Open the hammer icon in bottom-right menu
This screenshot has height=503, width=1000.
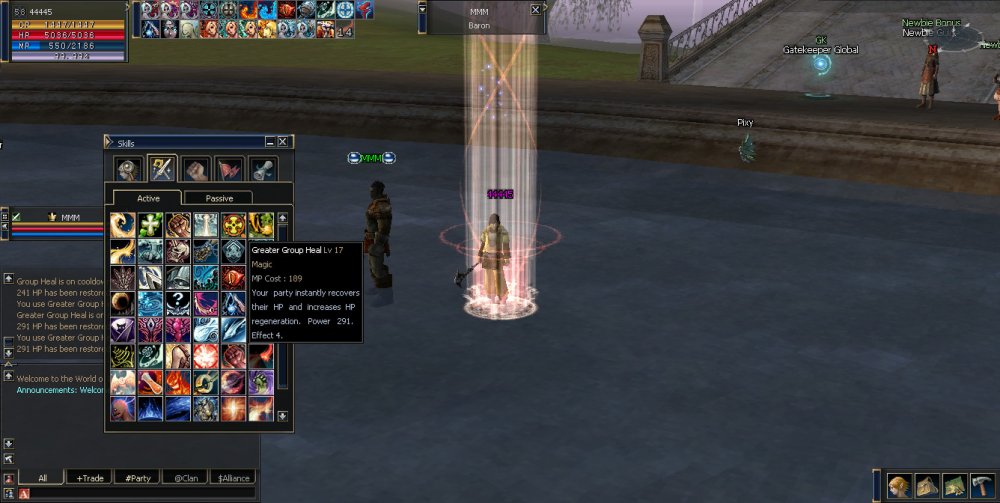(982, 485)
